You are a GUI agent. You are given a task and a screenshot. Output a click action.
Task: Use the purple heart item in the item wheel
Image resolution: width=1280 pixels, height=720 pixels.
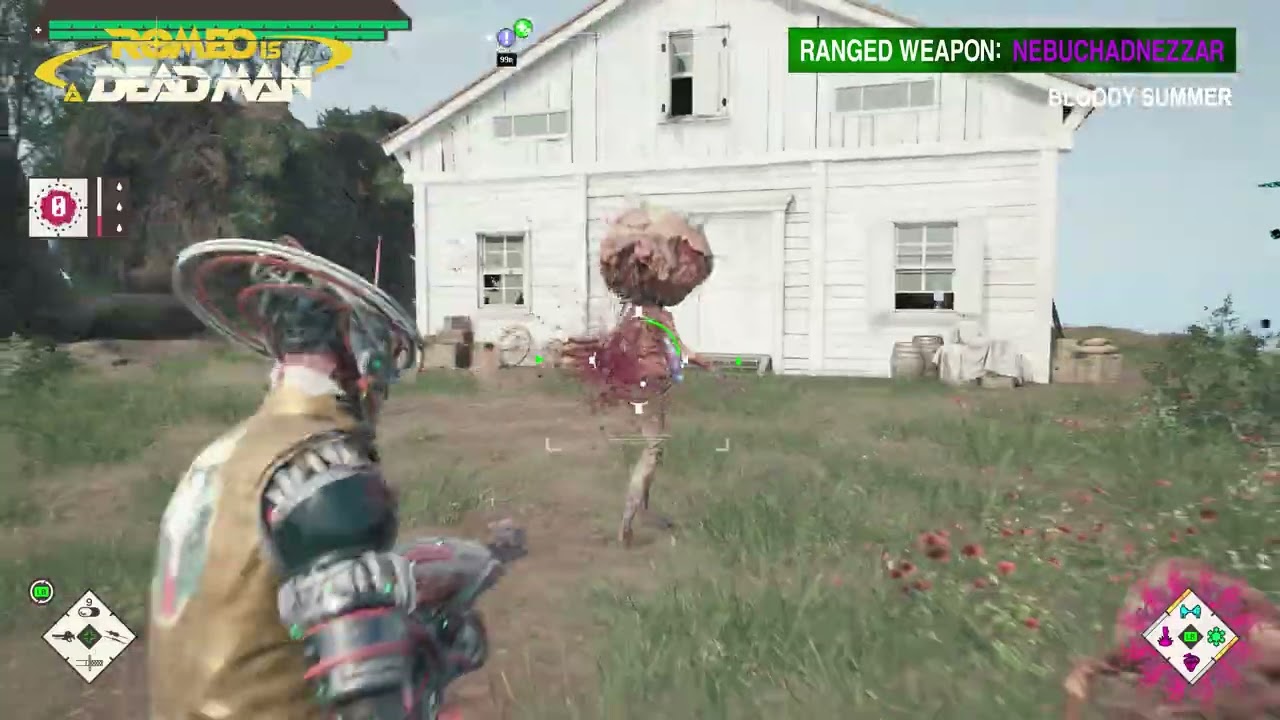click(1190, 661)
